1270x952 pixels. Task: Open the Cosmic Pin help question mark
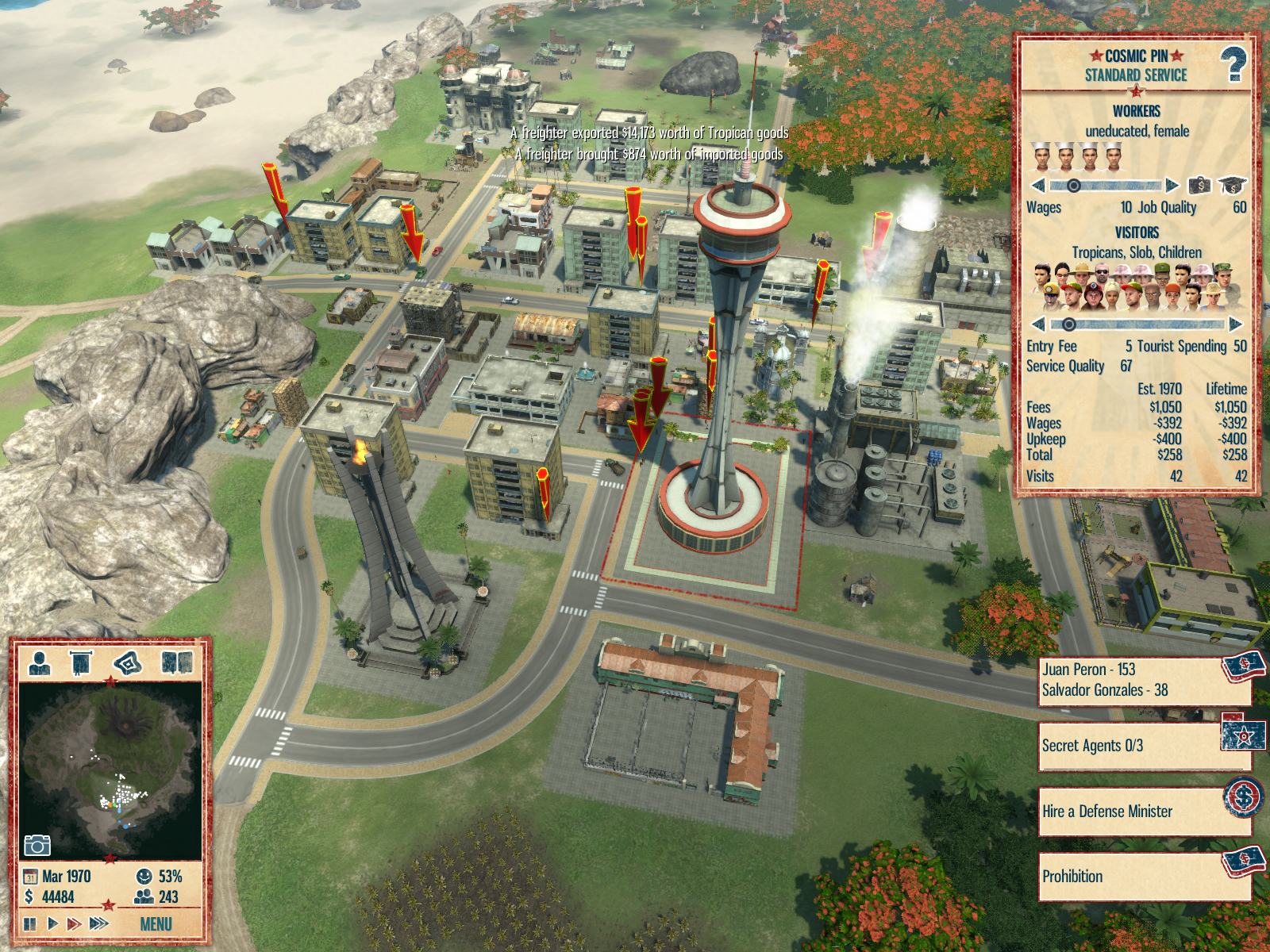(1233, 64)
